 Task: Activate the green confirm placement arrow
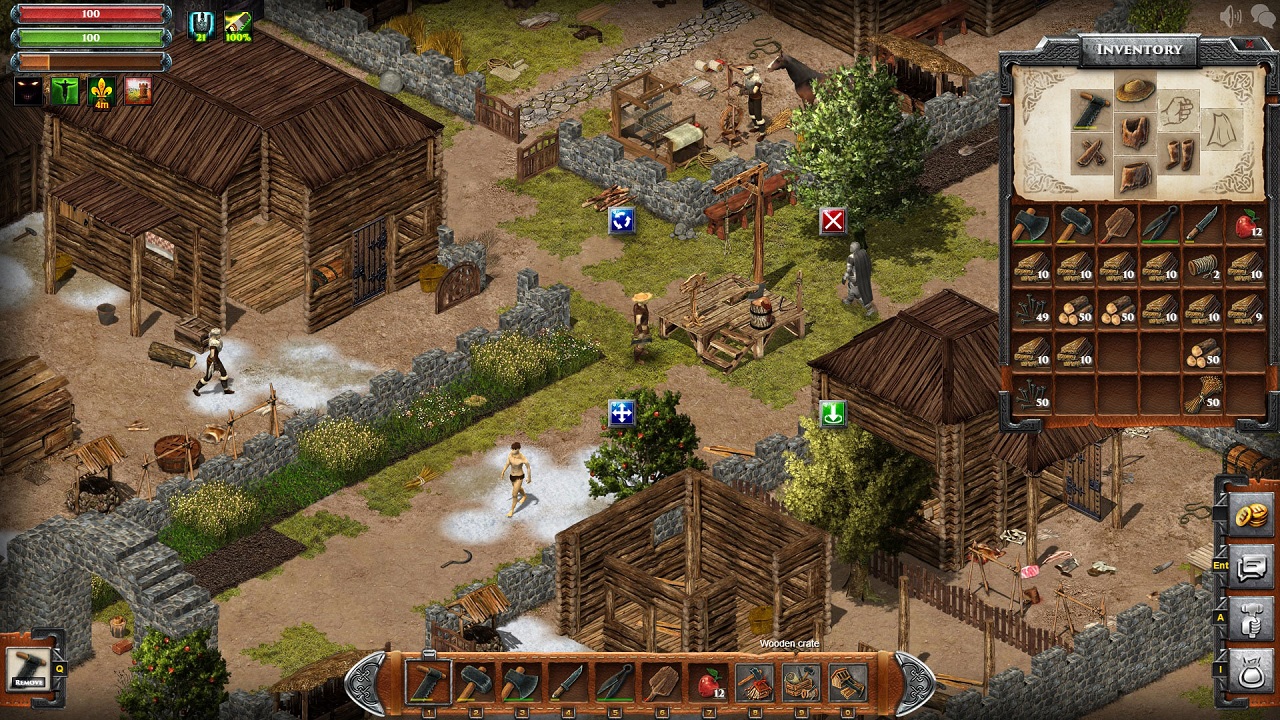(x=832, y=415)
